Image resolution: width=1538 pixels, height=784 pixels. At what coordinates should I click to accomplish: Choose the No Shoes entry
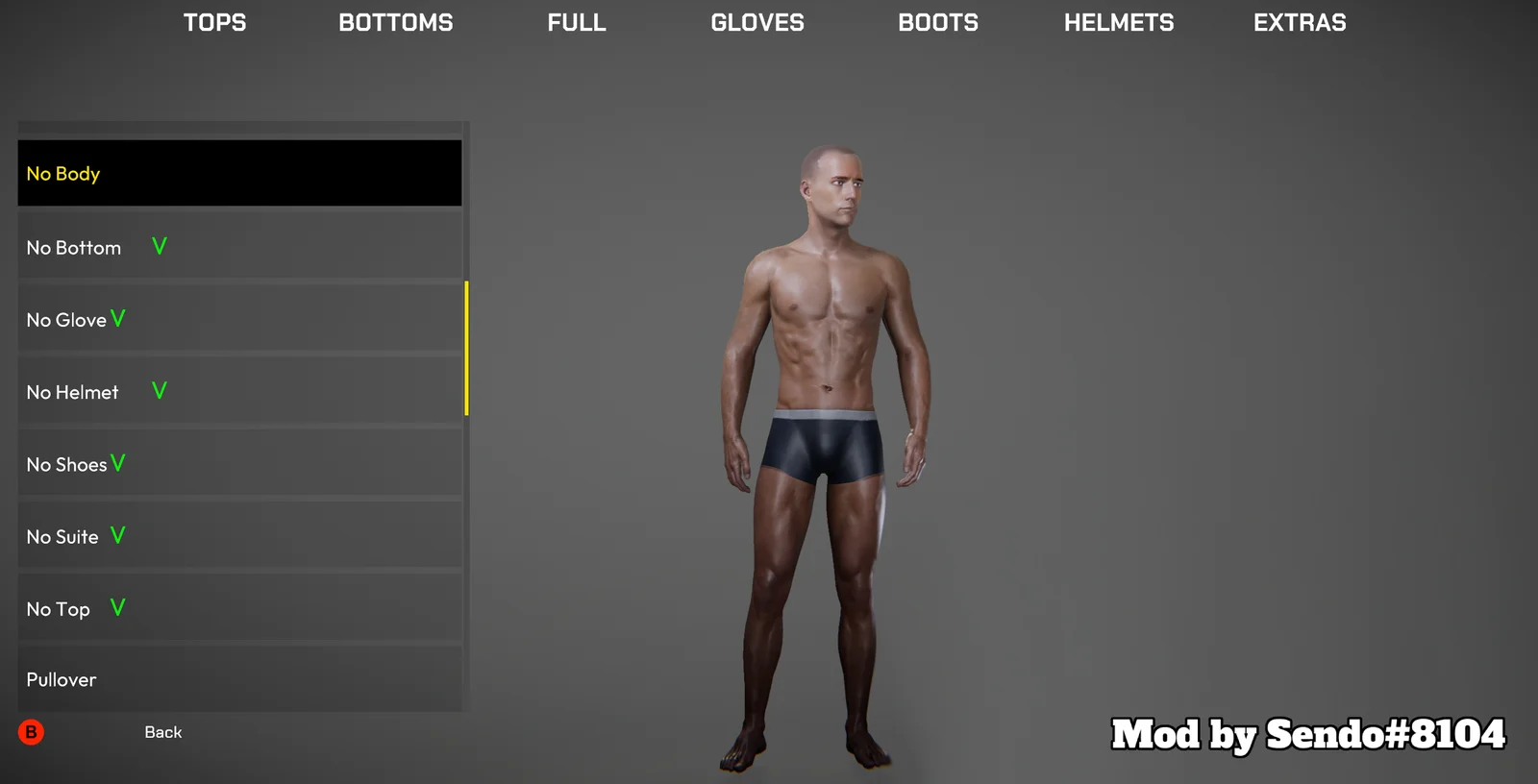[239, 463]
